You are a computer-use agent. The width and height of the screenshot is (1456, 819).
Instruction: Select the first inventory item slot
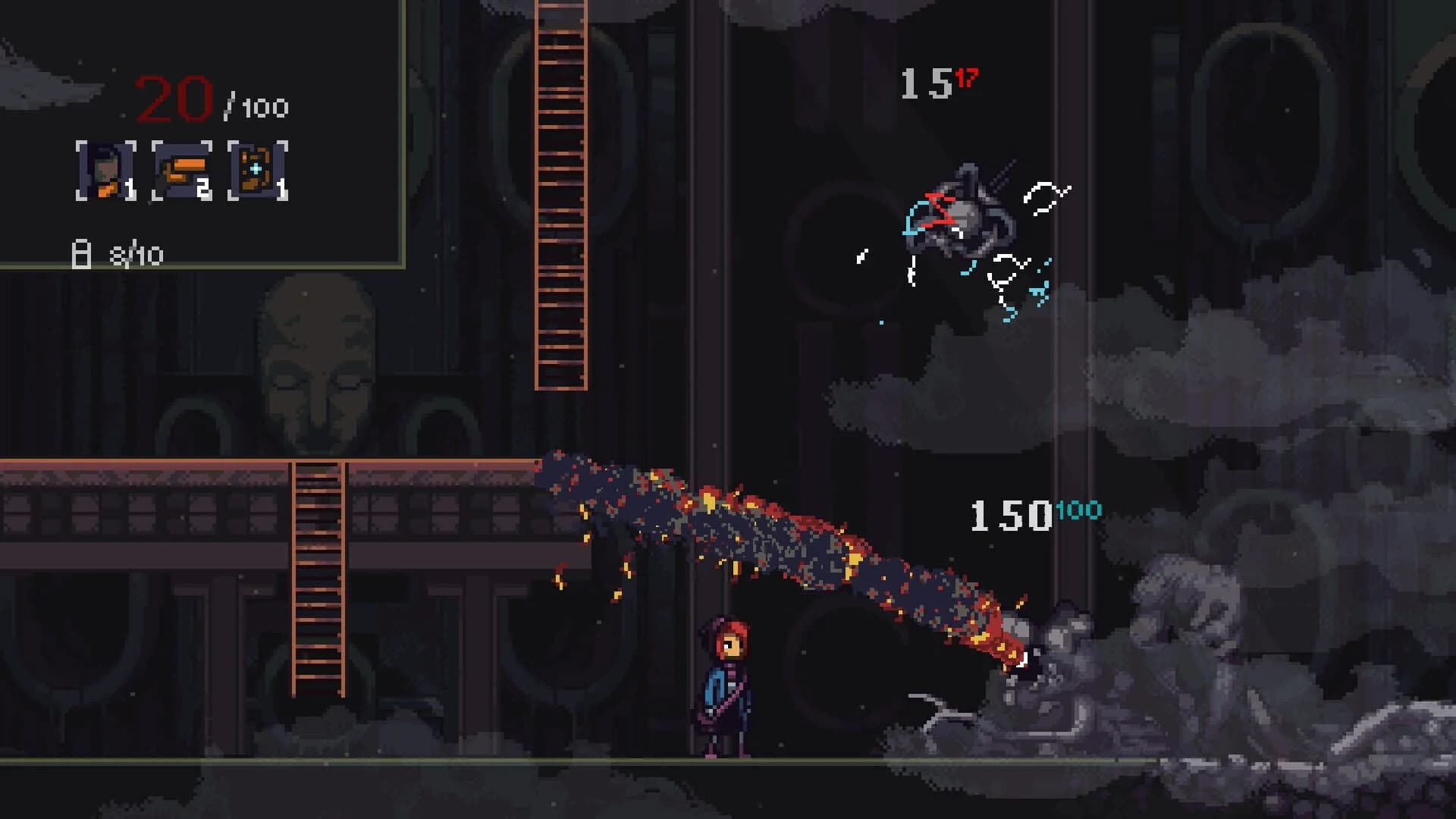click(106, 171)
